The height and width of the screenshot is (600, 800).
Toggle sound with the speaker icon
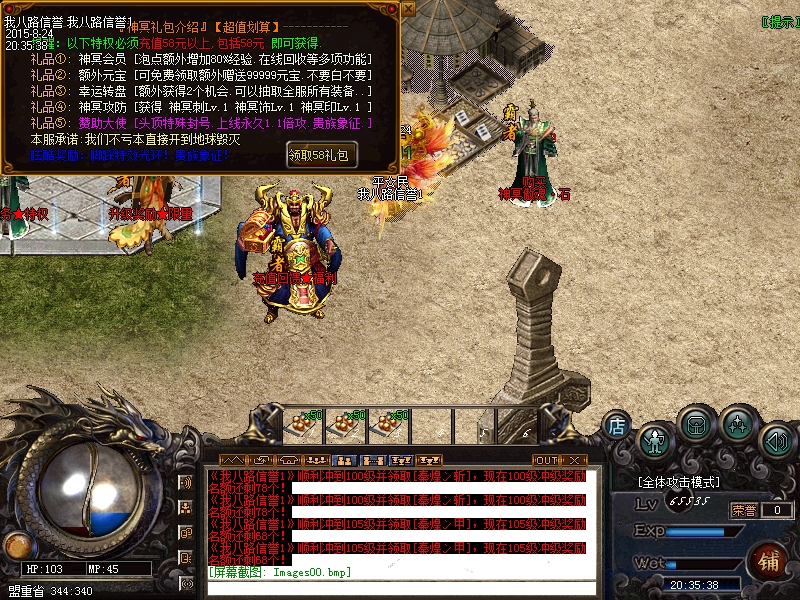coord(776,440)
